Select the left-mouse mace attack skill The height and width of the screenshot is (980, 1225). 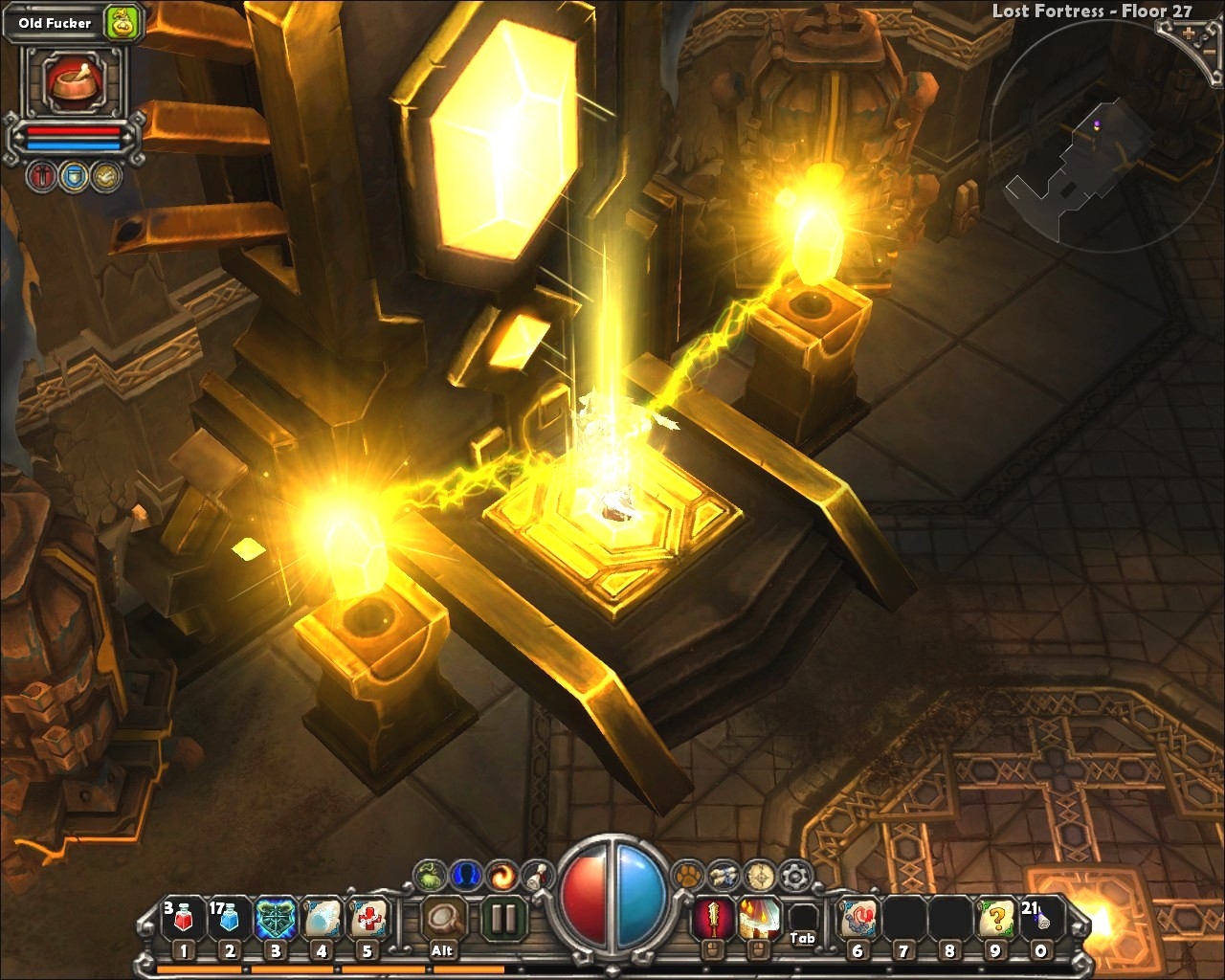(711, 920)
